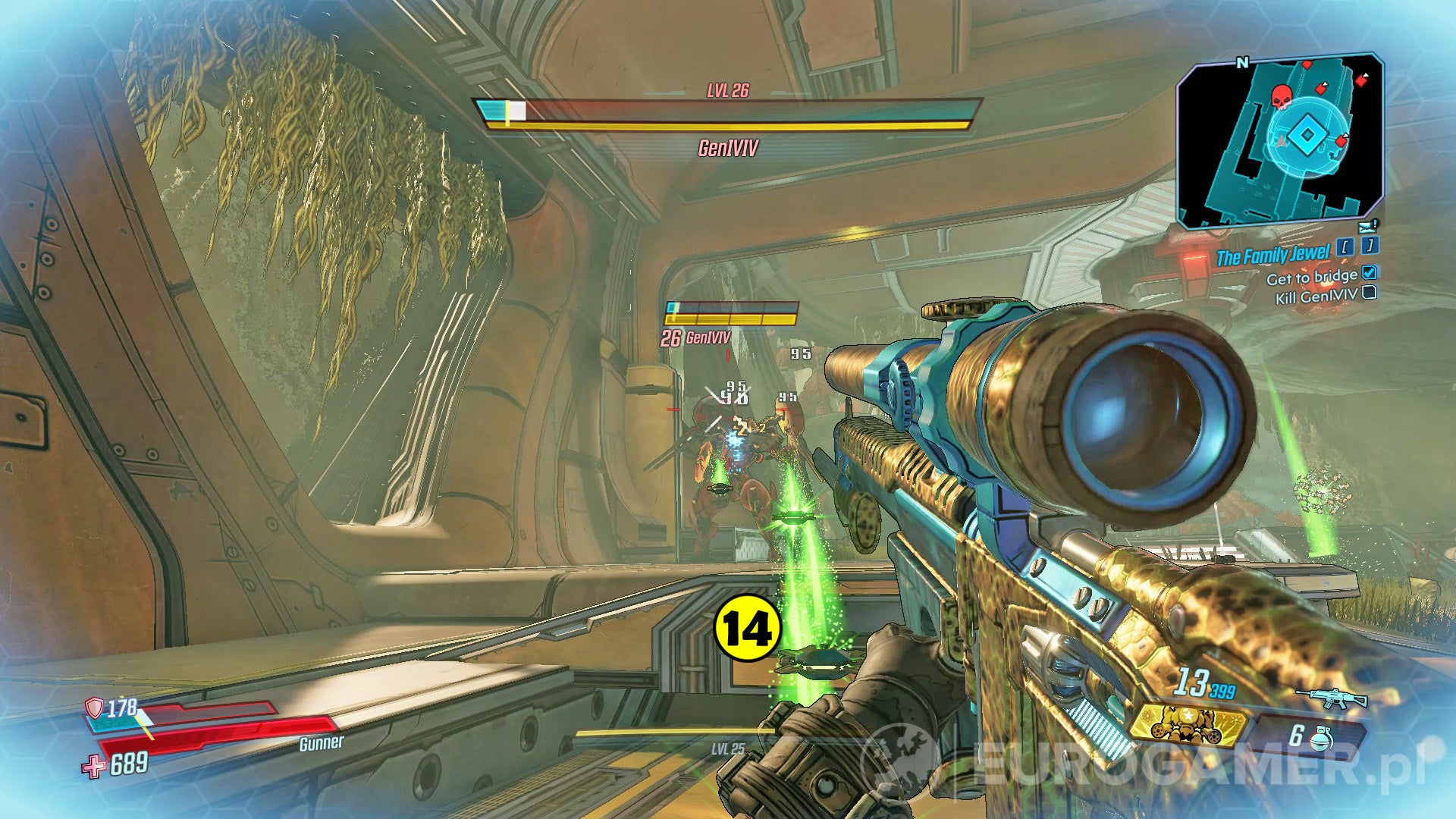This screenshot has width=1456, height=819.
Task: Select the red skull boss marker on minimap
Action: click(x=1282, y=97)
